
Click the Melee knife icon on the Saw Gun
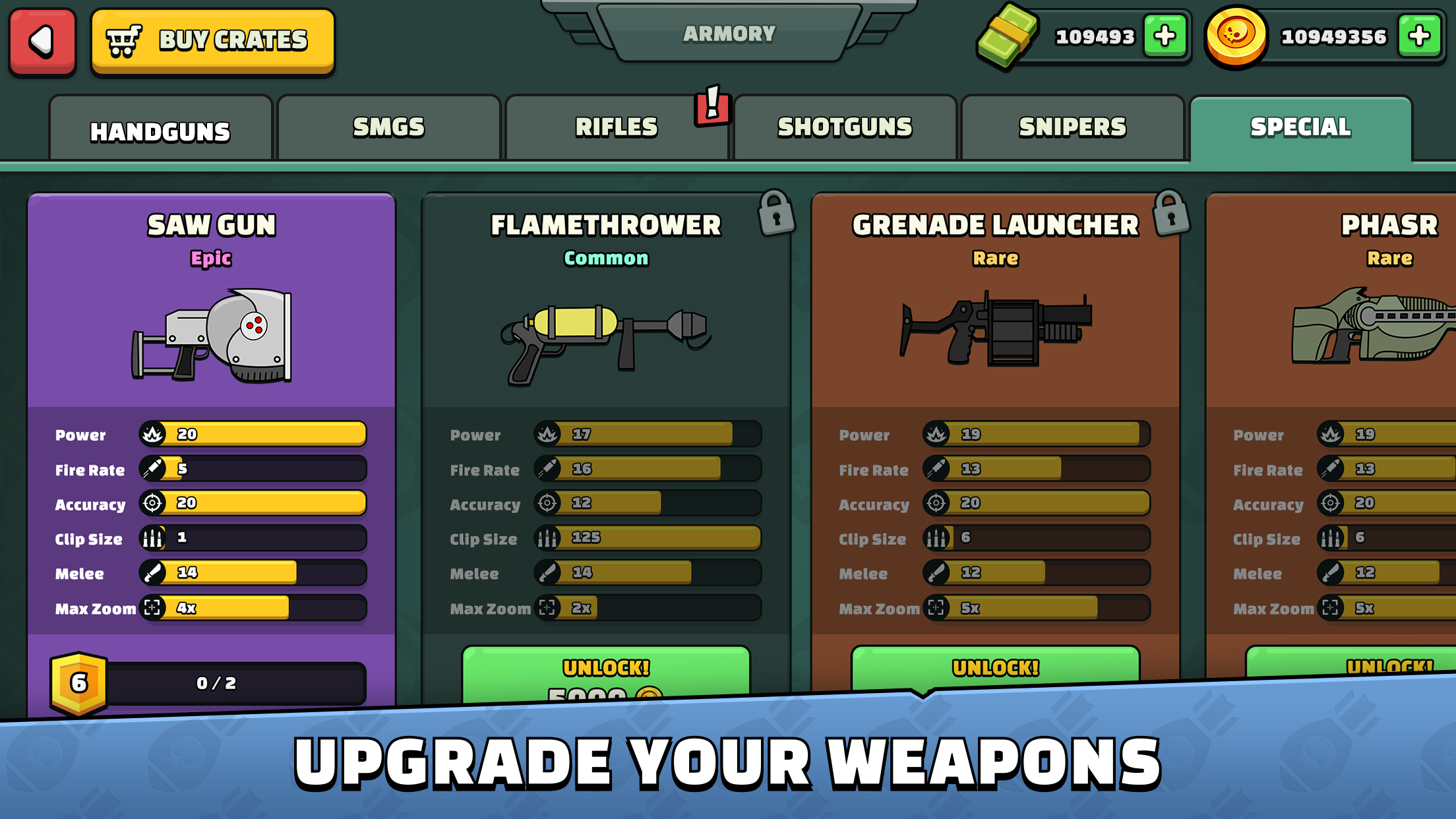153,572
